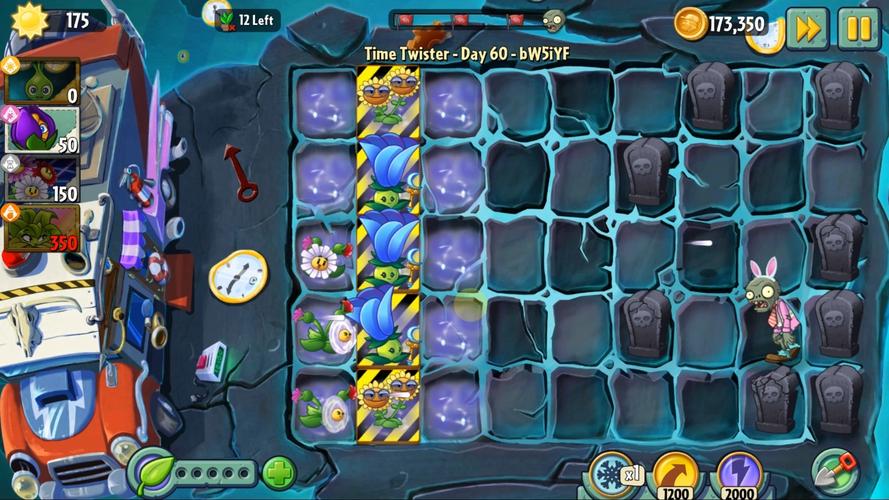Toggle fast-forward speed
The height and width of the screenshot is (500, 889).
pos(806,28)
